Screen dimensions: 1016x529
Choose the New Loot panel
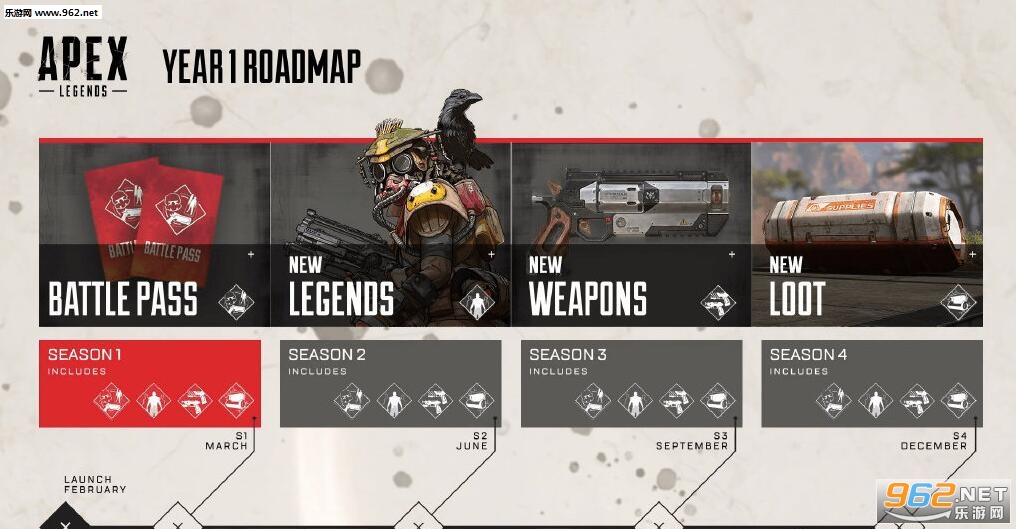point(866,235)
